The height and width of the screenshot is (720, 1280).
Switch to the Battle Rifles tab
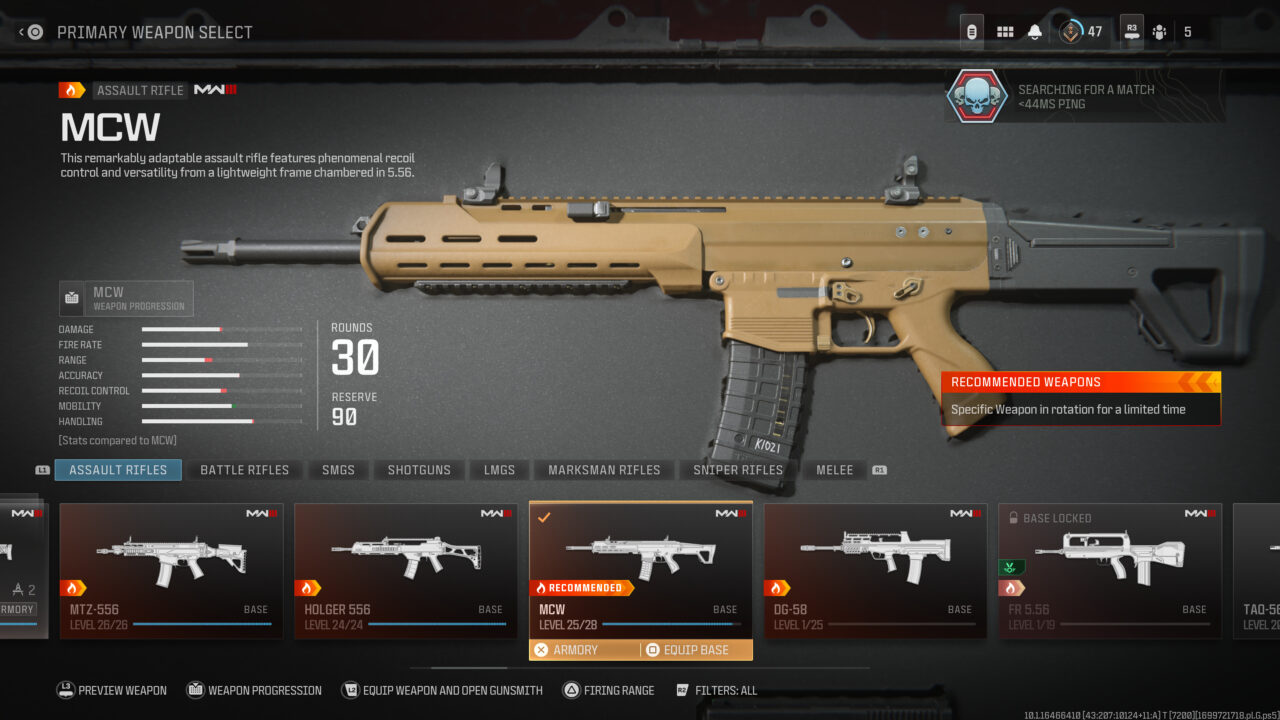(x=244, y=470)
